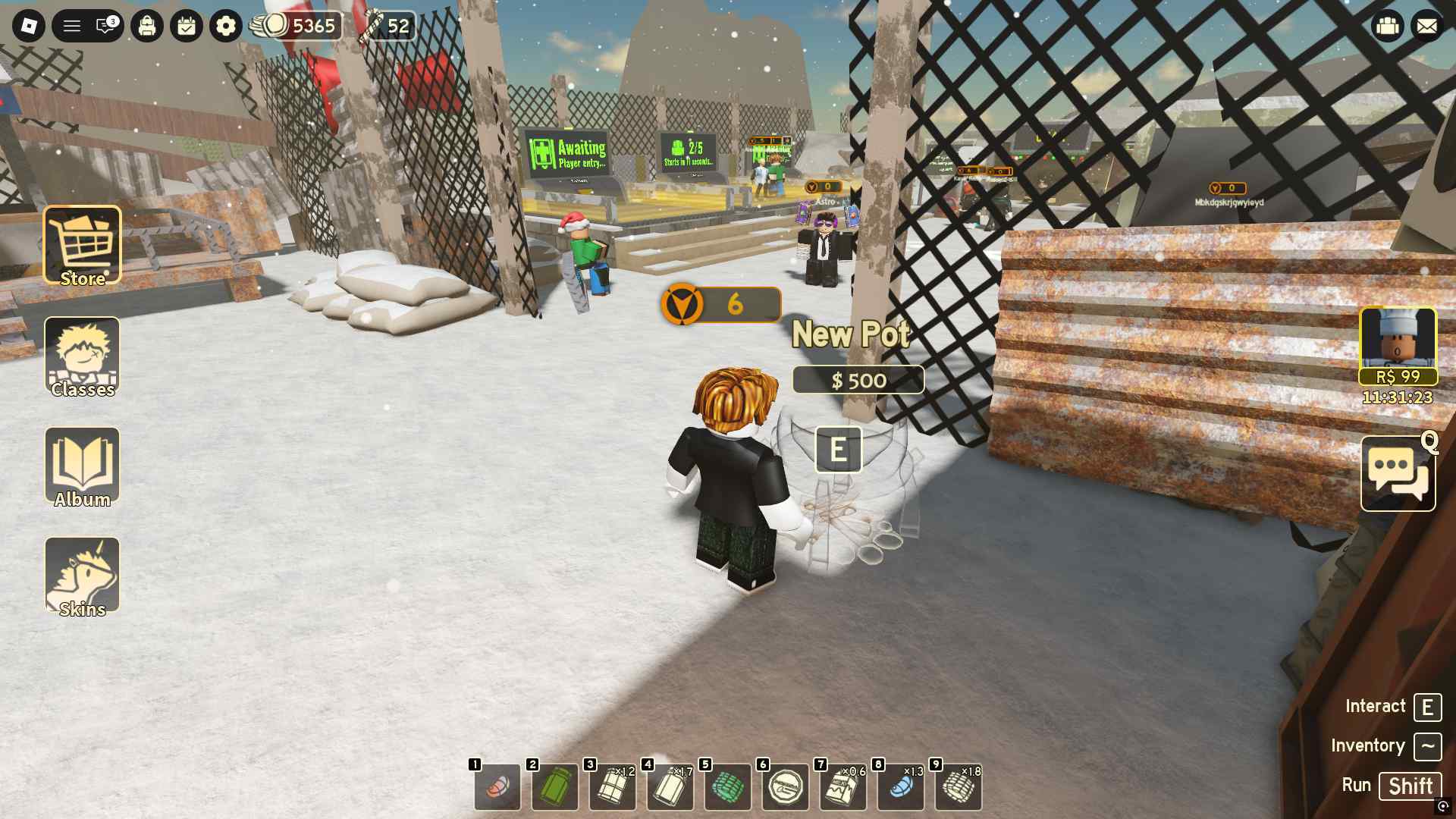Open the gift box icon top right
1456x819 pixels.
1387,26
